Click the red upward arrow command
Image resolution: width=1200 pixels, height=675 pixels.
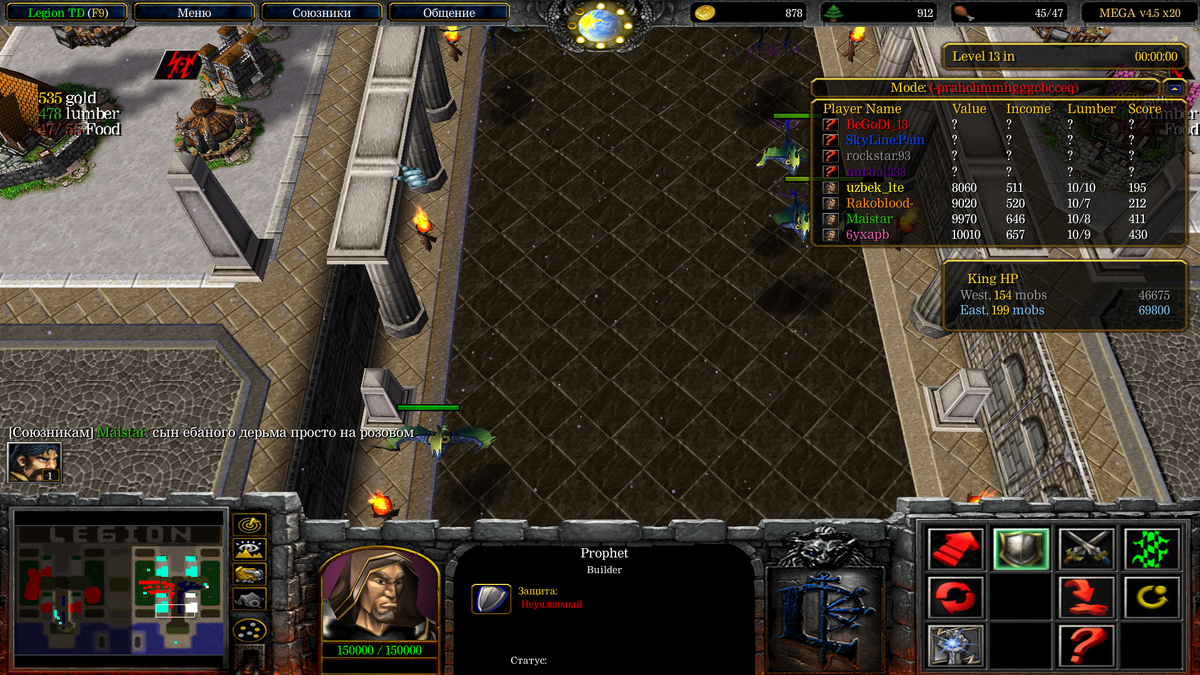(x=955, y=549)
